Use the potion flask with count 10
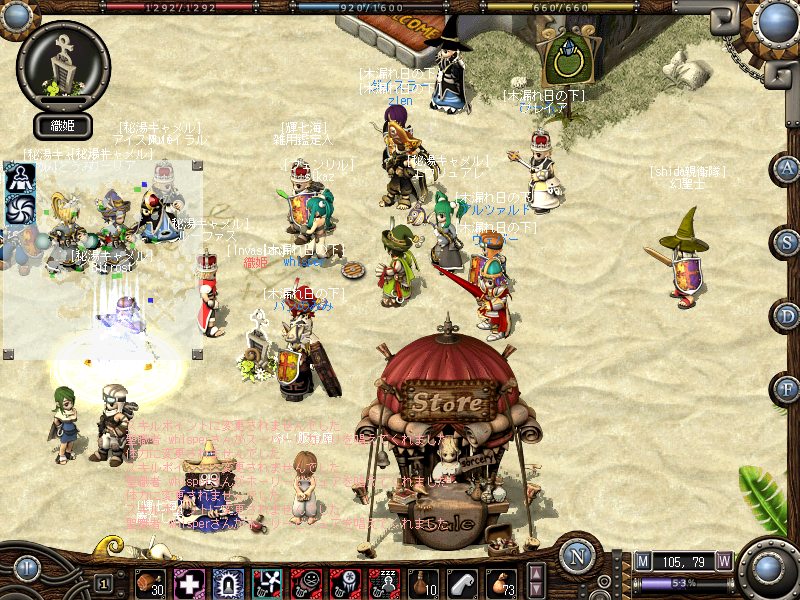Viewport: 800px width, 600px height. click(423, 582)
